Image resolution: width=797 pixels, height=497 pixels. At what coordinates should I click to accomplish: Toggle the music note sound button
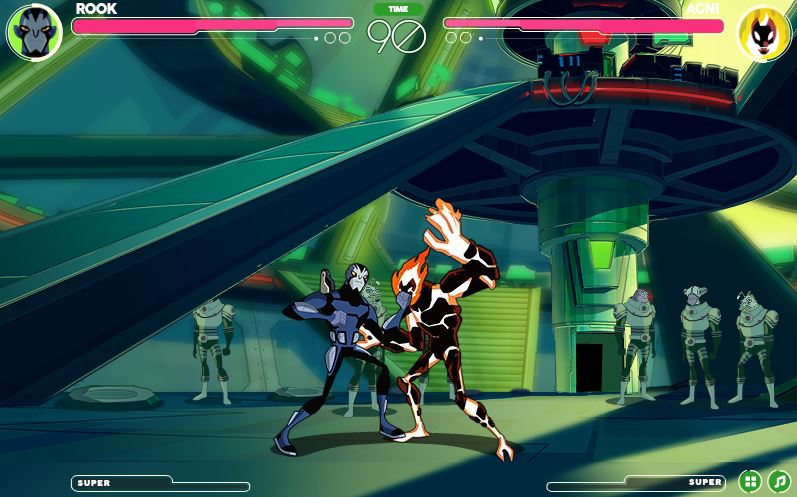coord(778,481)
